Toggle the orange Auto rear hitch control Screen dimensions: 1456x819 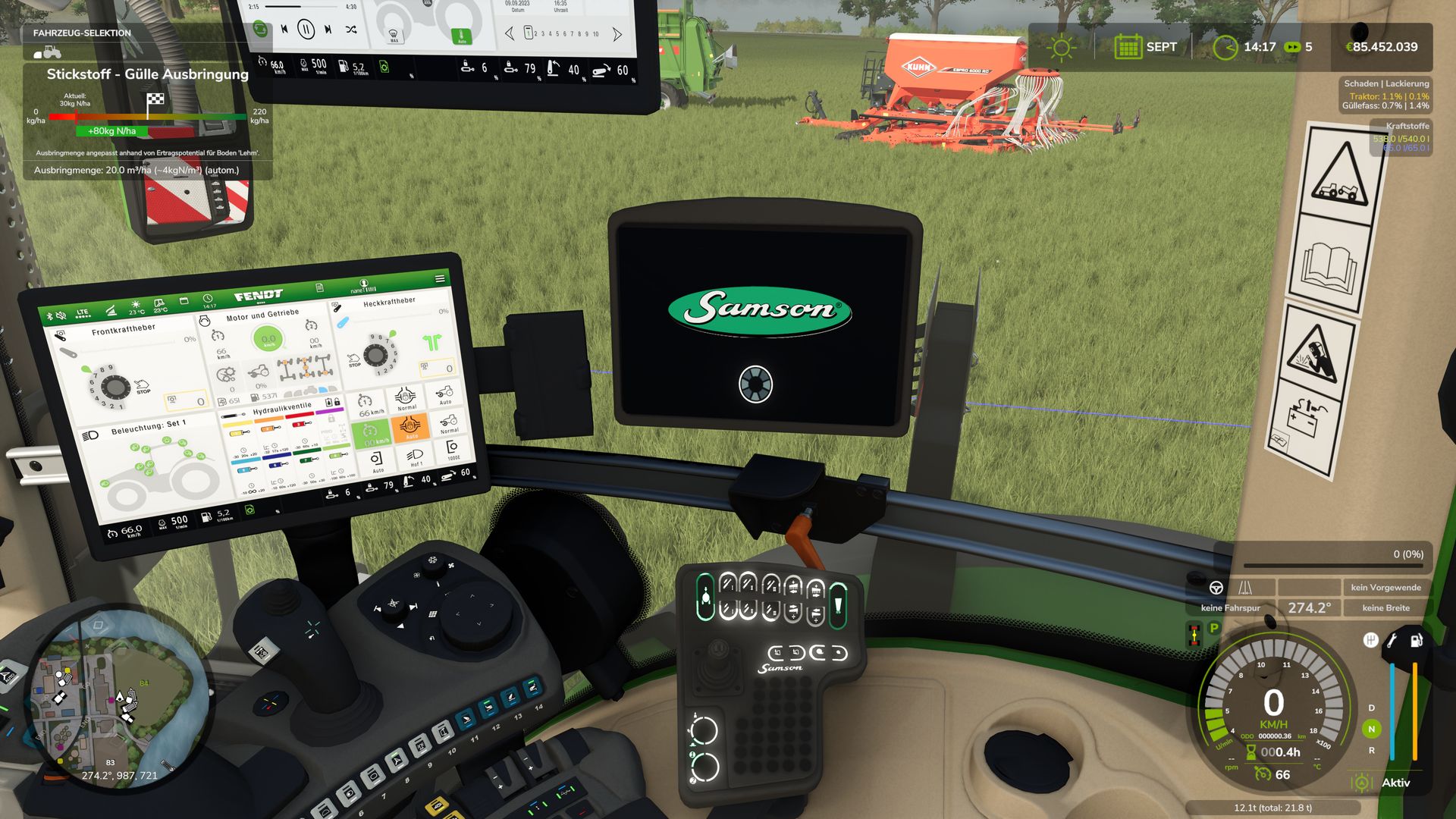(412, 428)
